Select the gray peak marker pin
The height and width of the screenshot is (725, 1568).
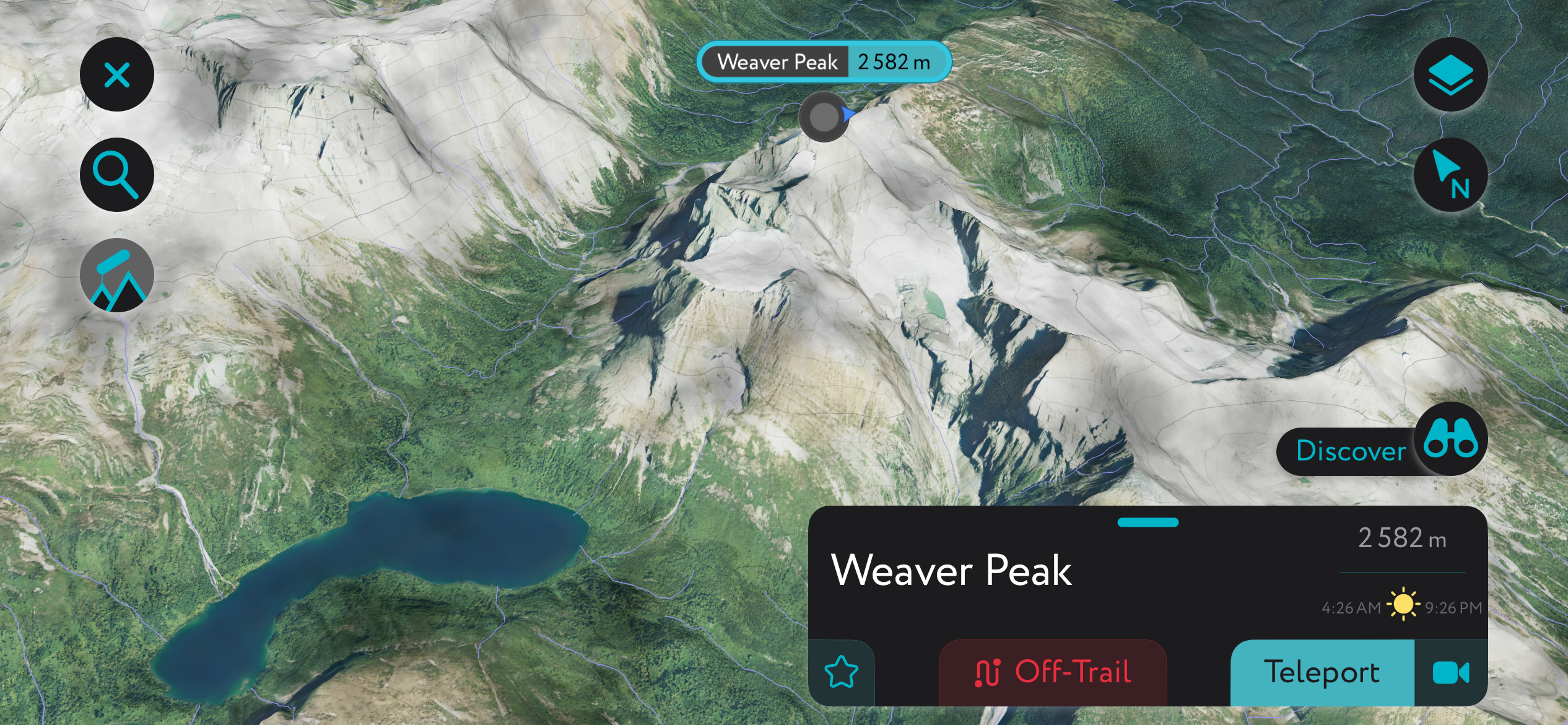(824, 116)
